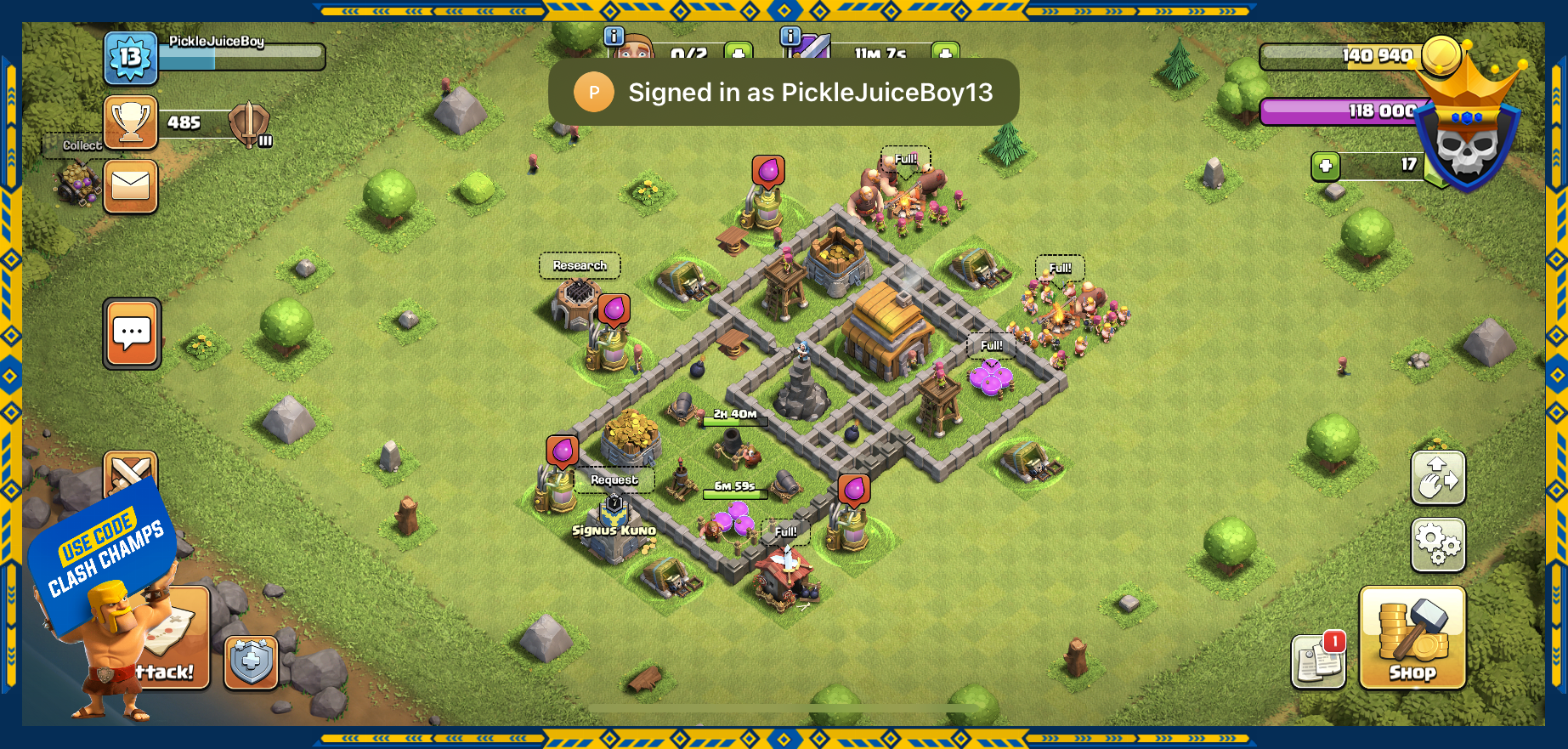Dismiss the signed-in notification banner

pos(783,92)
